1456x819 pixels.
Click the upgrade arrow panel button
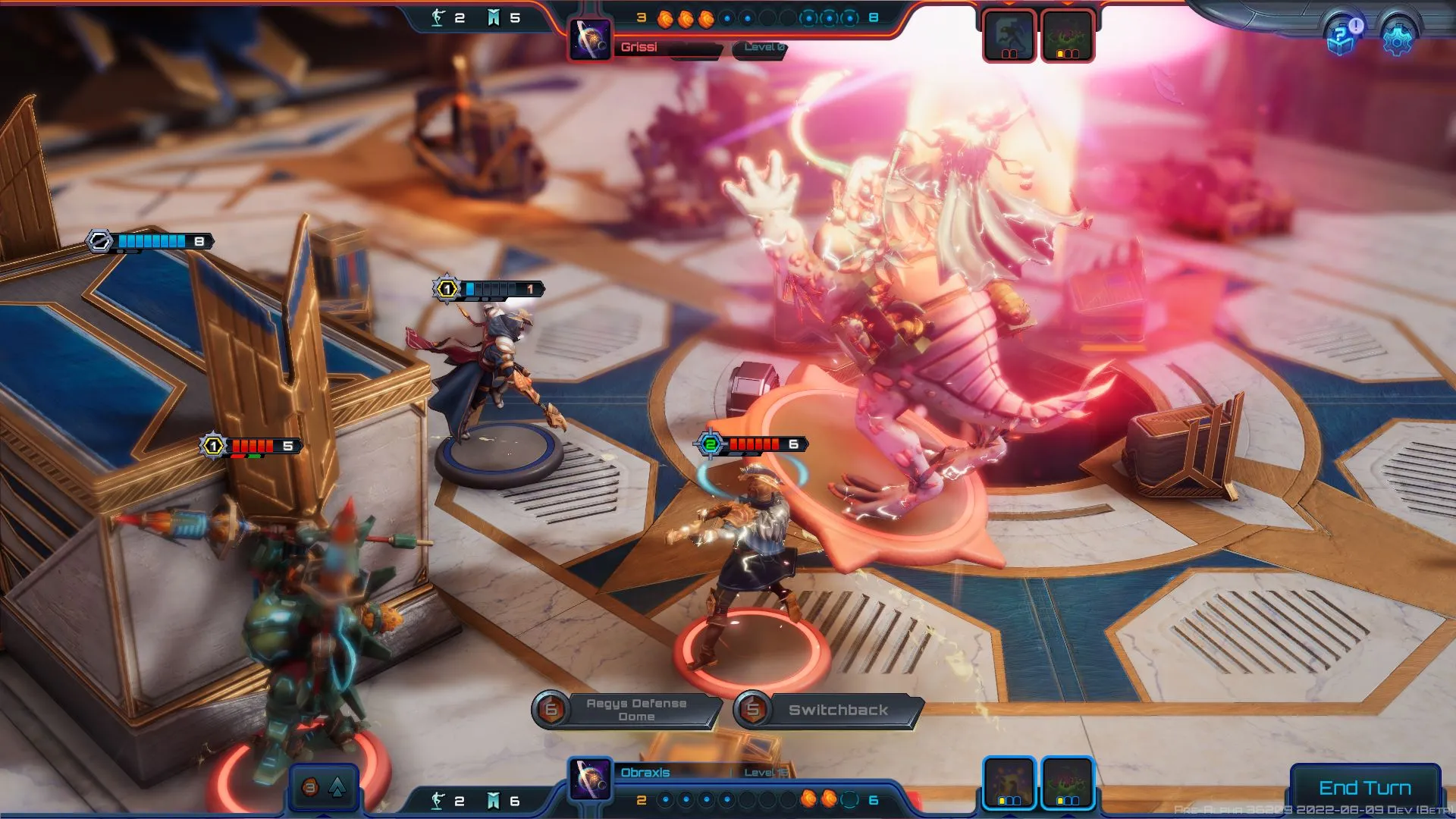(324, 787)
